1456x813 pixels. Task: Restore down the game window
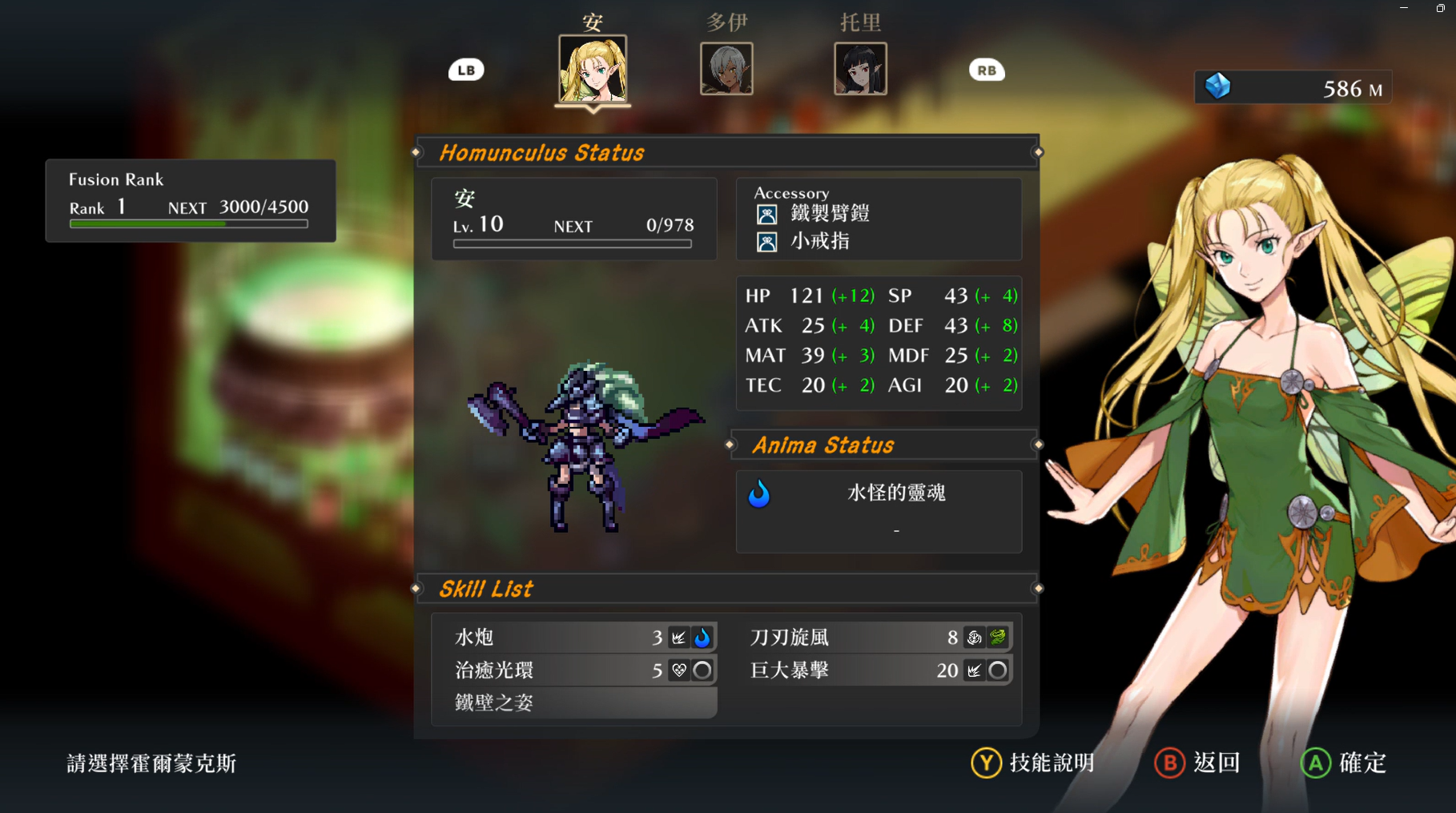click(x=1440, y=8)
